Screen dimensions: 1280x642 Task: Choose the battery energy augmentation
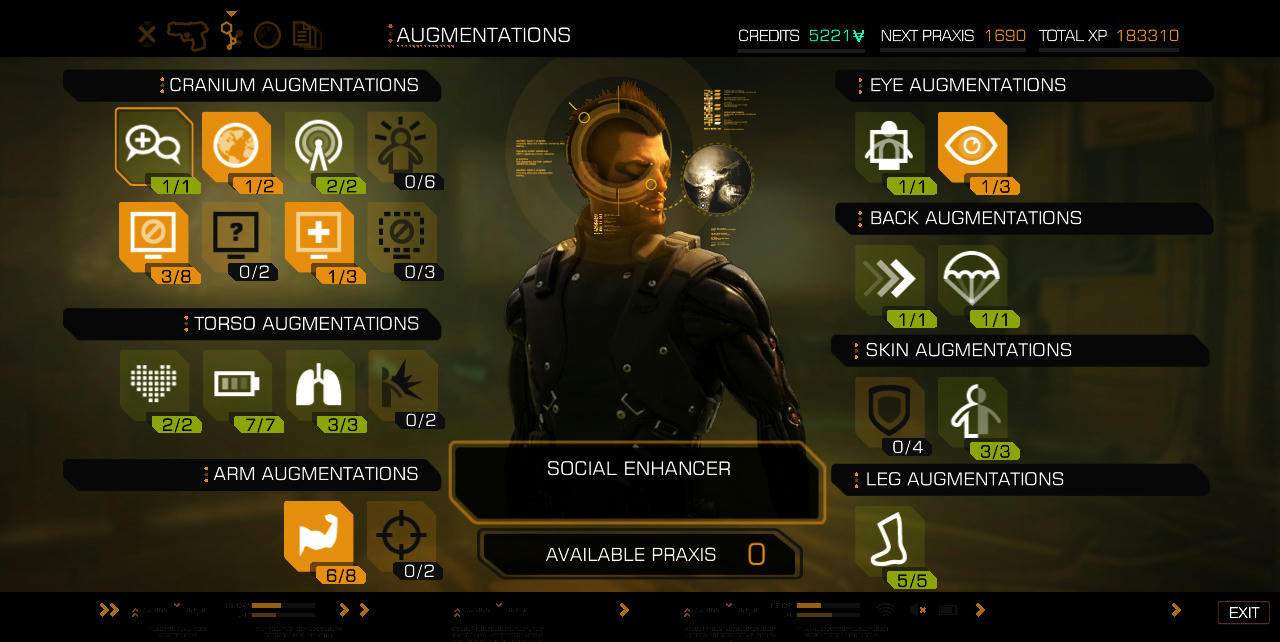coord(237,384)
